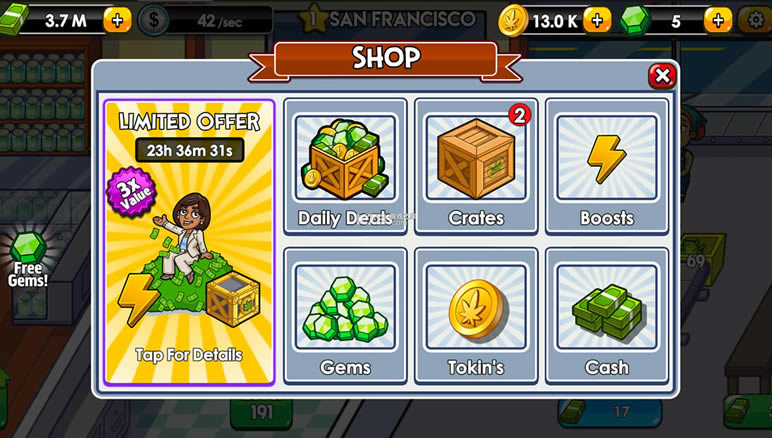
Task: Open the Daily Deals category
Action: click(x=345, y=165)
